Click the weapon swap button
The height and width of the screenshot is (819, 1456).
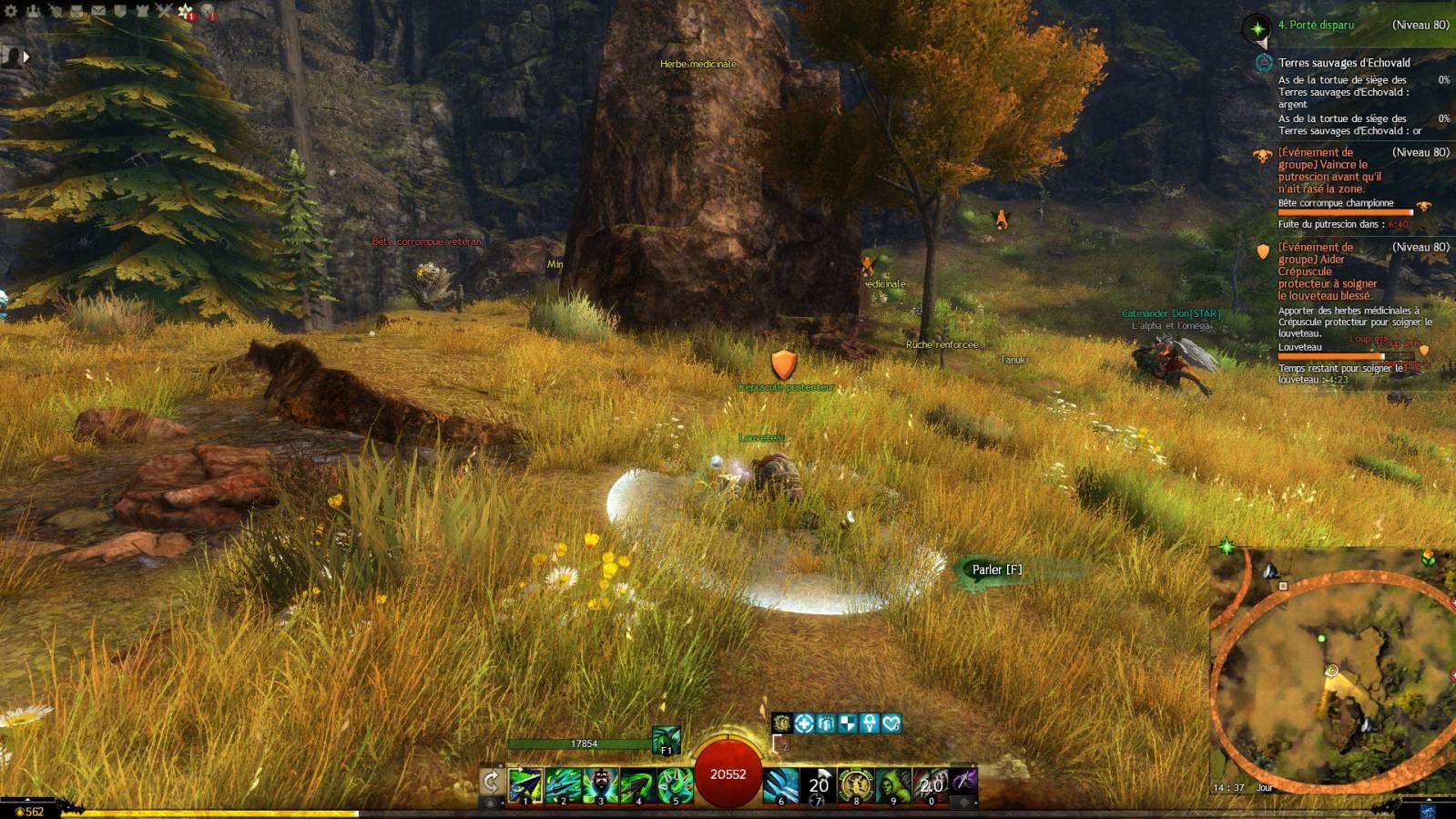coord(491,782)
